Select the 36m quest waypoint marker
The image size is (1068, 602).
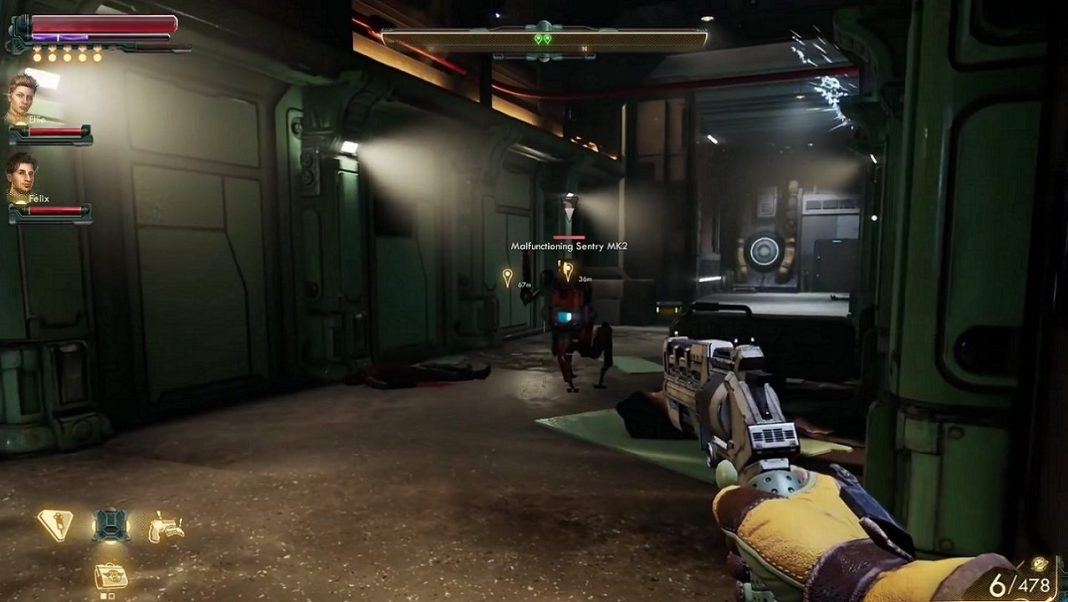pyautogui.click(x=568, y=269)
